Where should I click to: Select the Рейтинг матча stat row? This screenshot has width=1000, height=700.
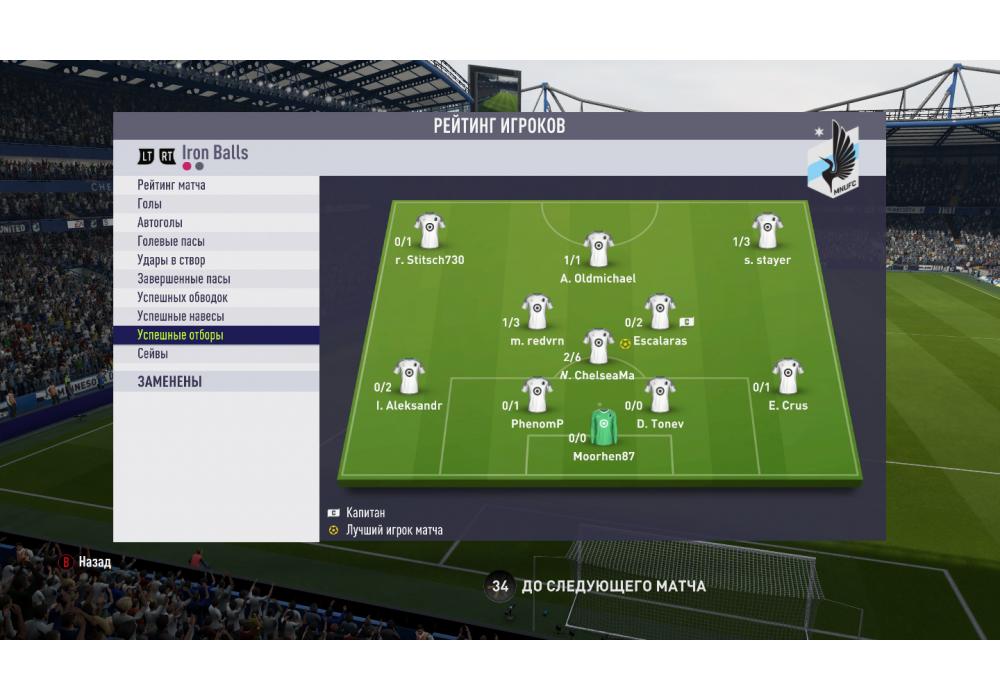pos(216,186)
